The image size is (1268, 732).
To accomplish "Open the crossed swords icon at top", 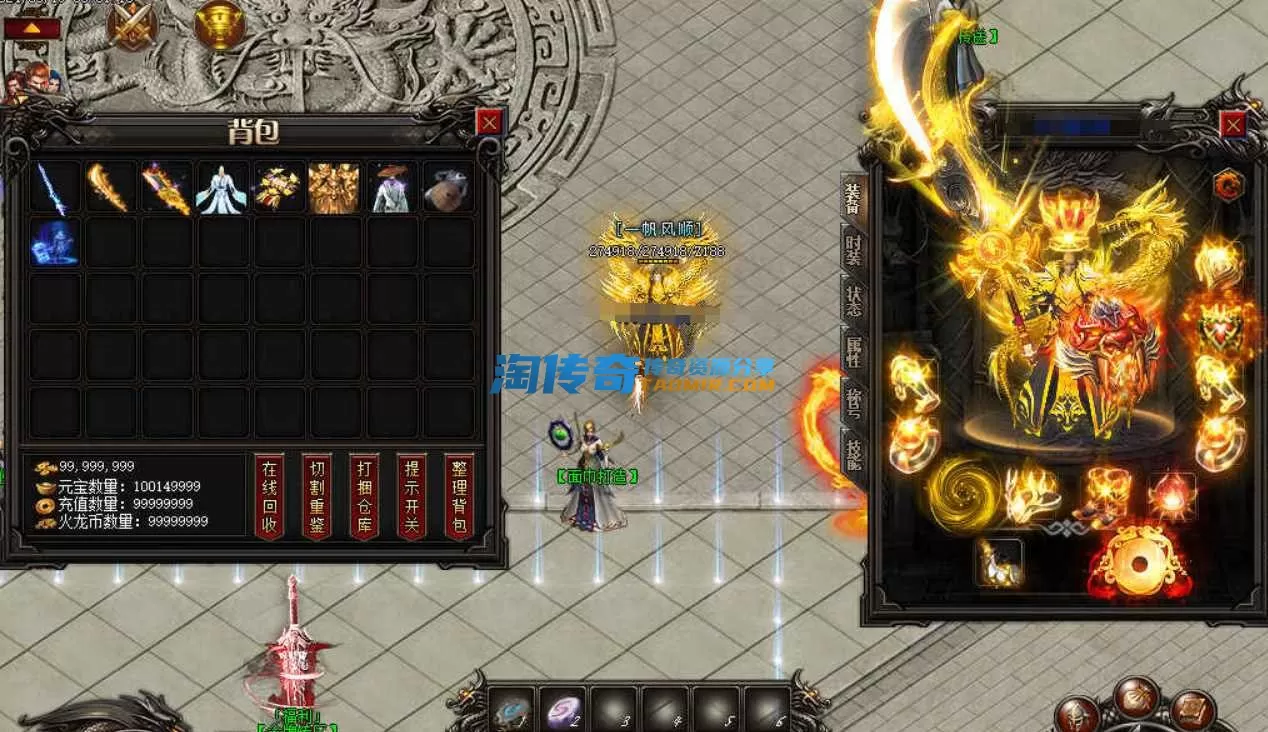I will (x=132, y=27).
